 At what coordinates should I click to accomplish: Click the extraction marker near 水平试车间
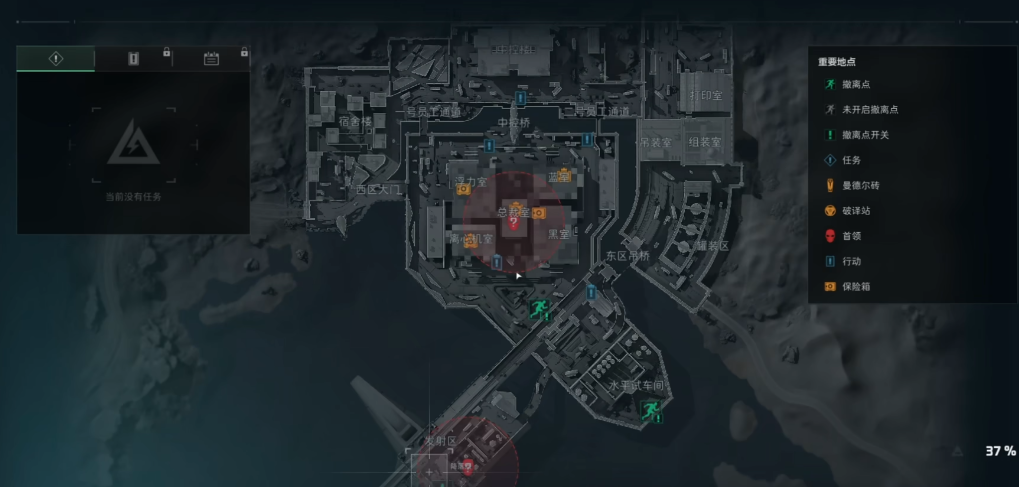(x=652, y=409)
